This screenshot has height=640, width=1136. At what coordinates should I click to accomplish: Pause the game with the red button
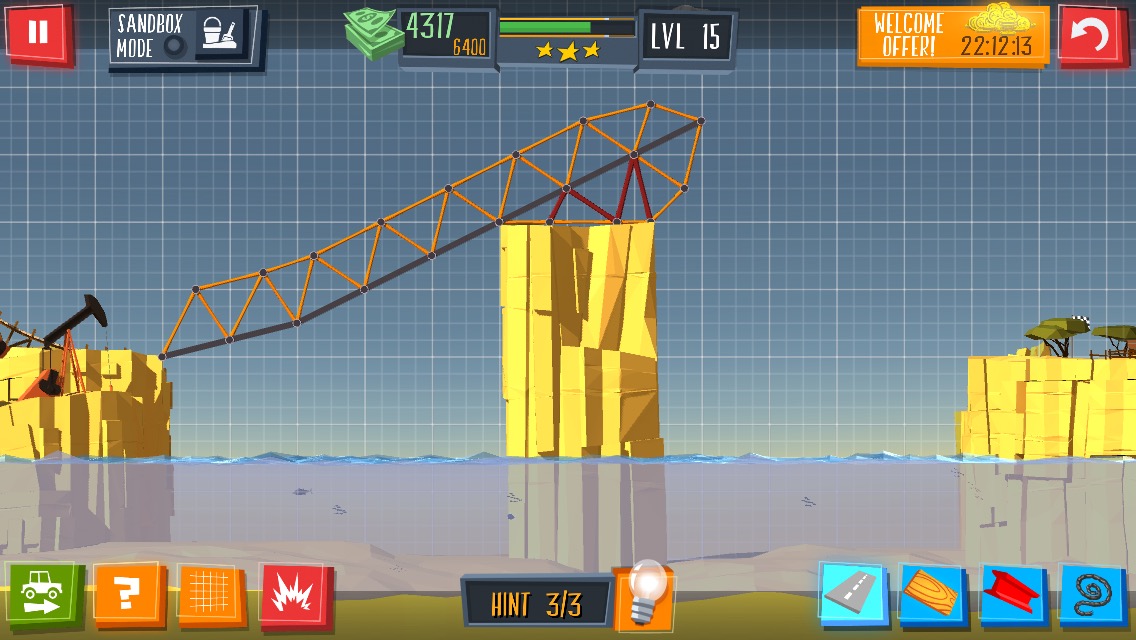point(38,33)
